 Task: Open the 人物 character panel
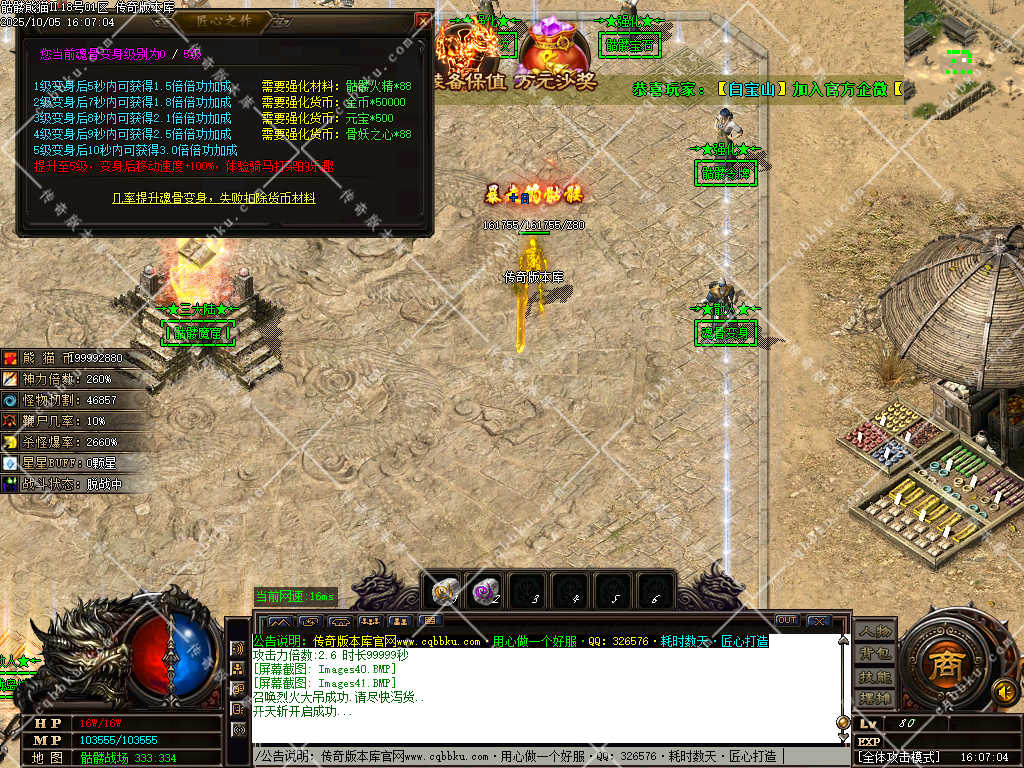(874, 631)
